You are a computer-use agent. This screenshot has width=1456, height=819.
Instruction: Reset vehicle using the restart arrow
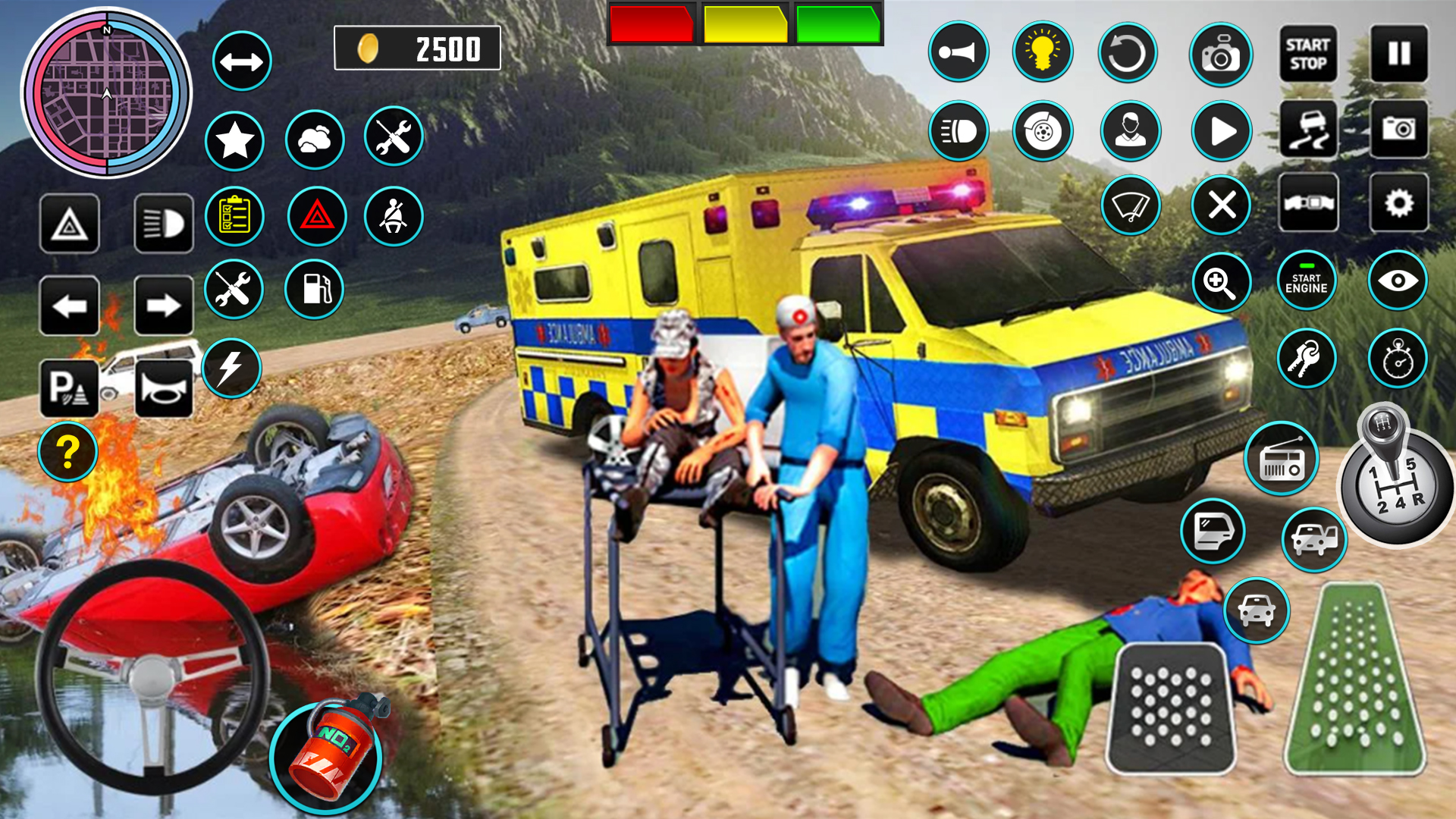(x=1130, y=51)
